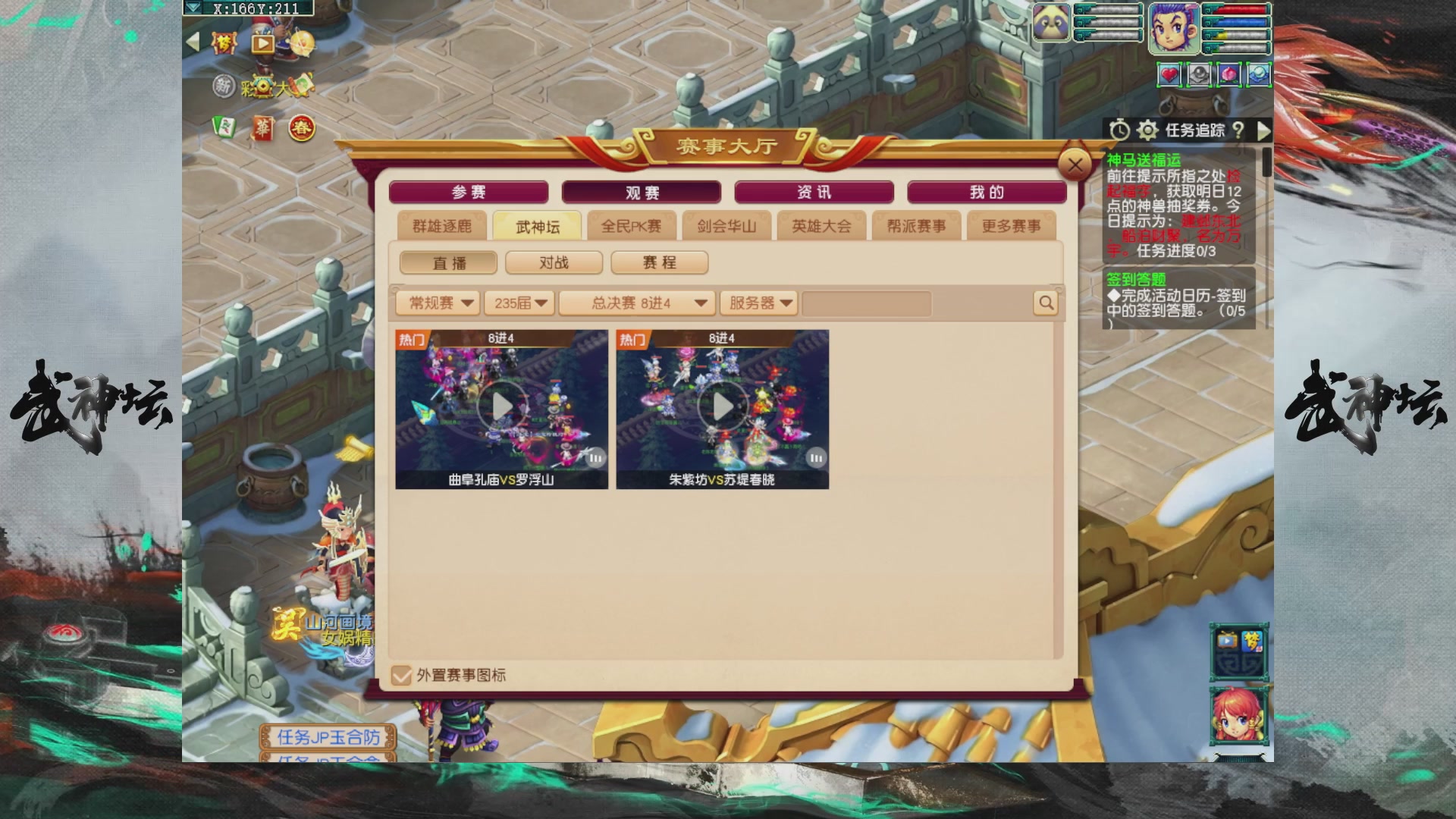This screenshot has height=819, width=1456.
Task: Open the 梦幻 event icon at top left
Action: [x=224, y=44]
